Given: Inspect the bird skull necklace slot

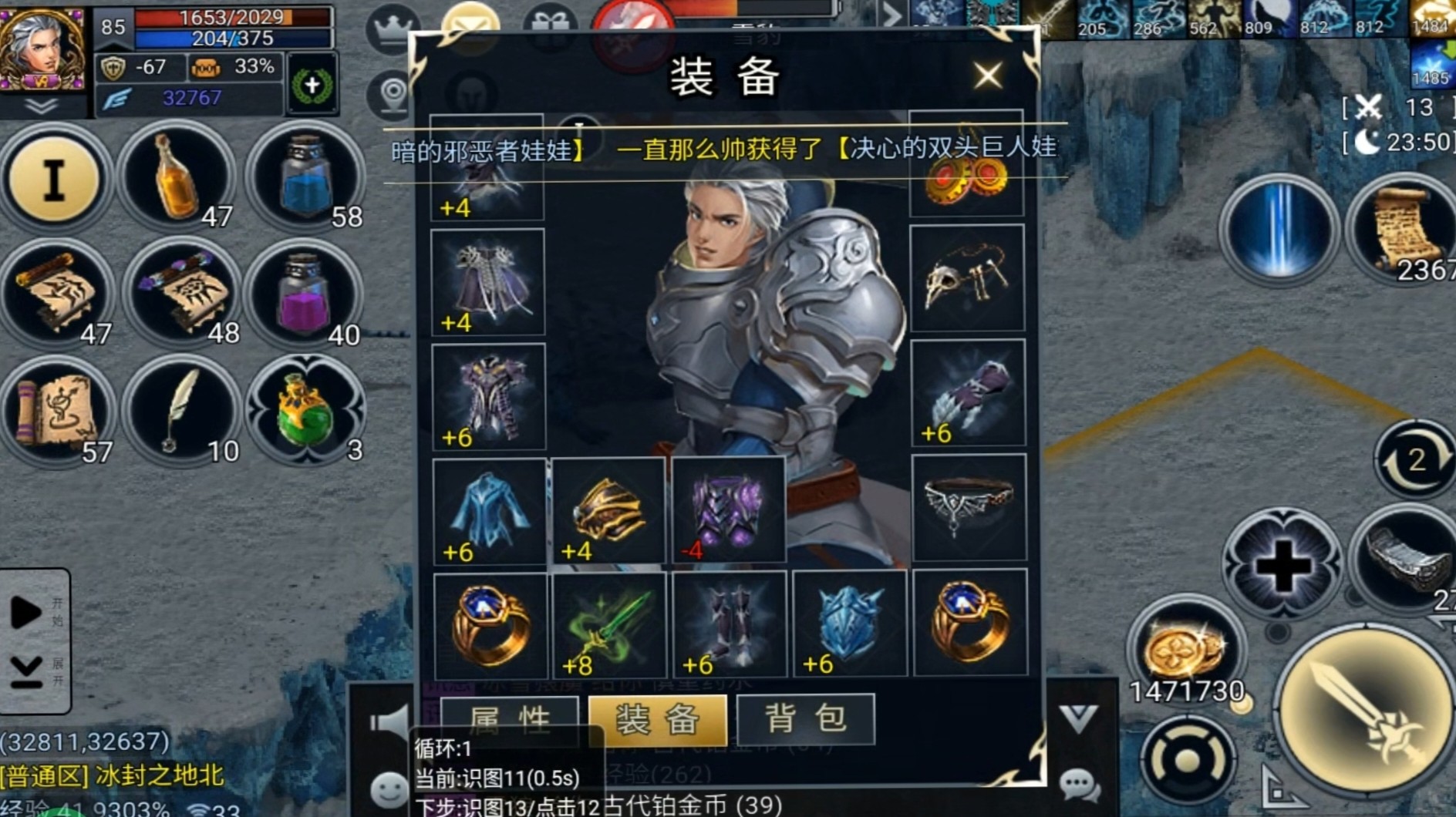Looking at the screenshot, I should tap(967, 278).
